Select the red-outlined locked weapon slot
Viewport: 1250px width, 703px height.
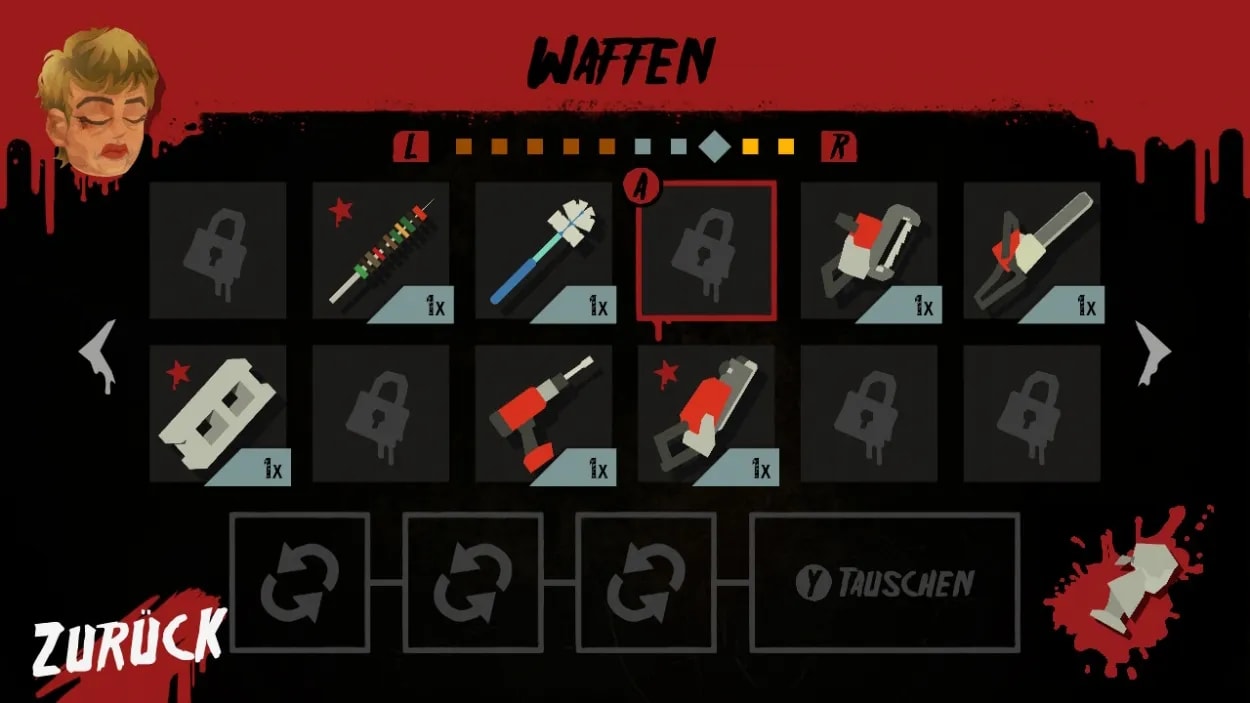coord(706,251)
